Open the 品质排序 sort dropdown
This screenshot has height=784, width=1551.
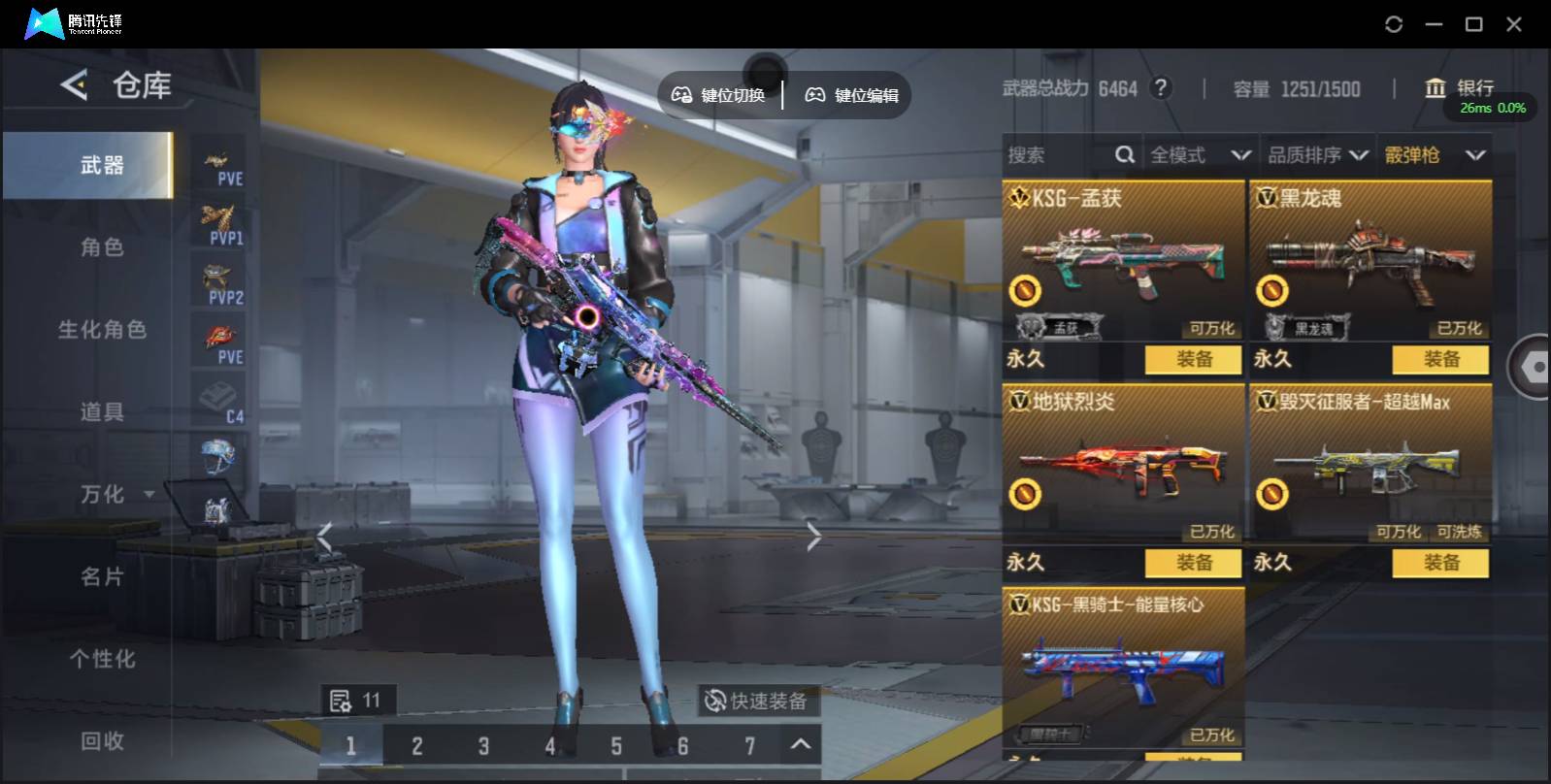[x=1318, y=155]
